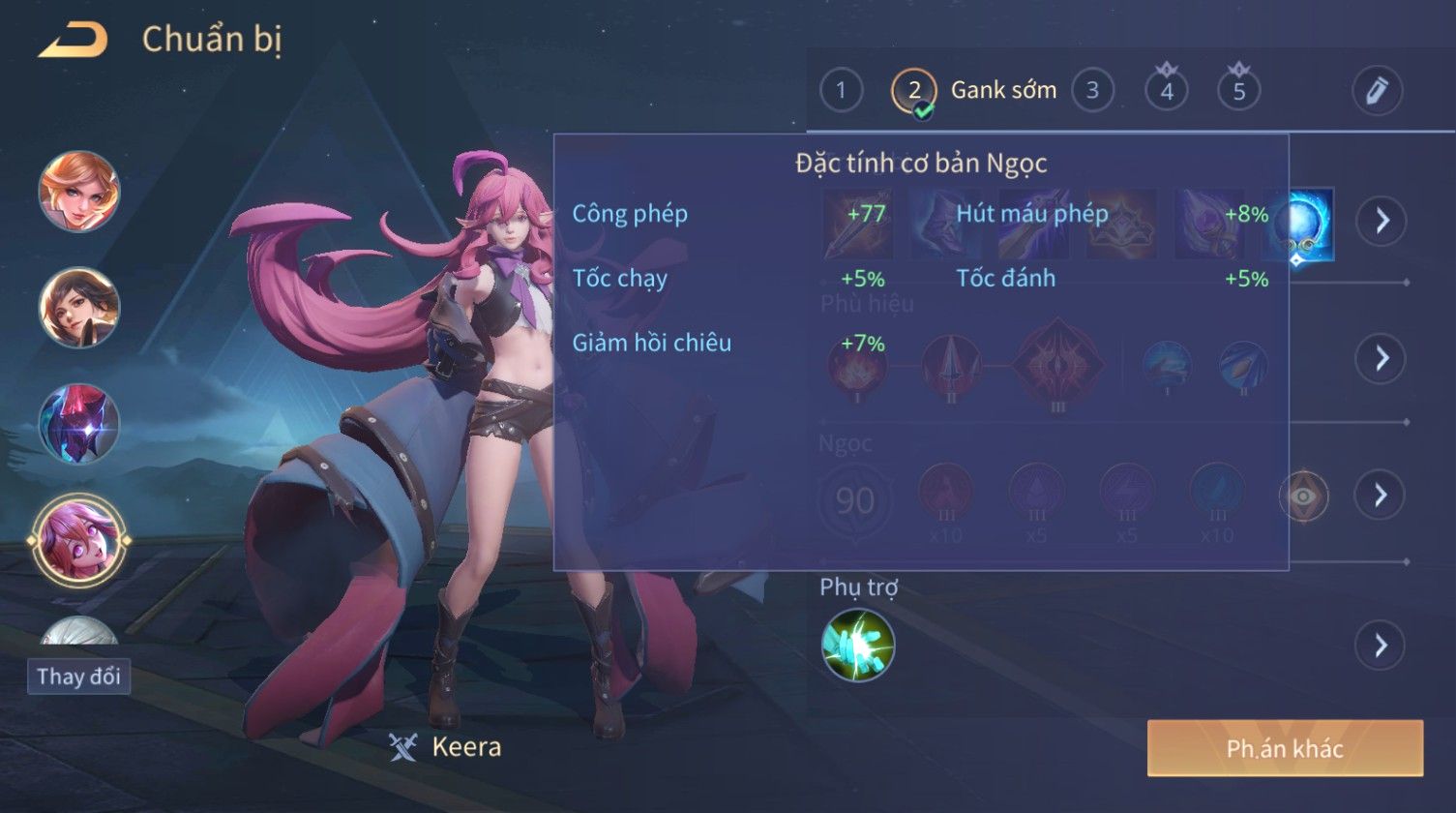Open locked preset tab 4
1456x813 pixels.
1167,91
